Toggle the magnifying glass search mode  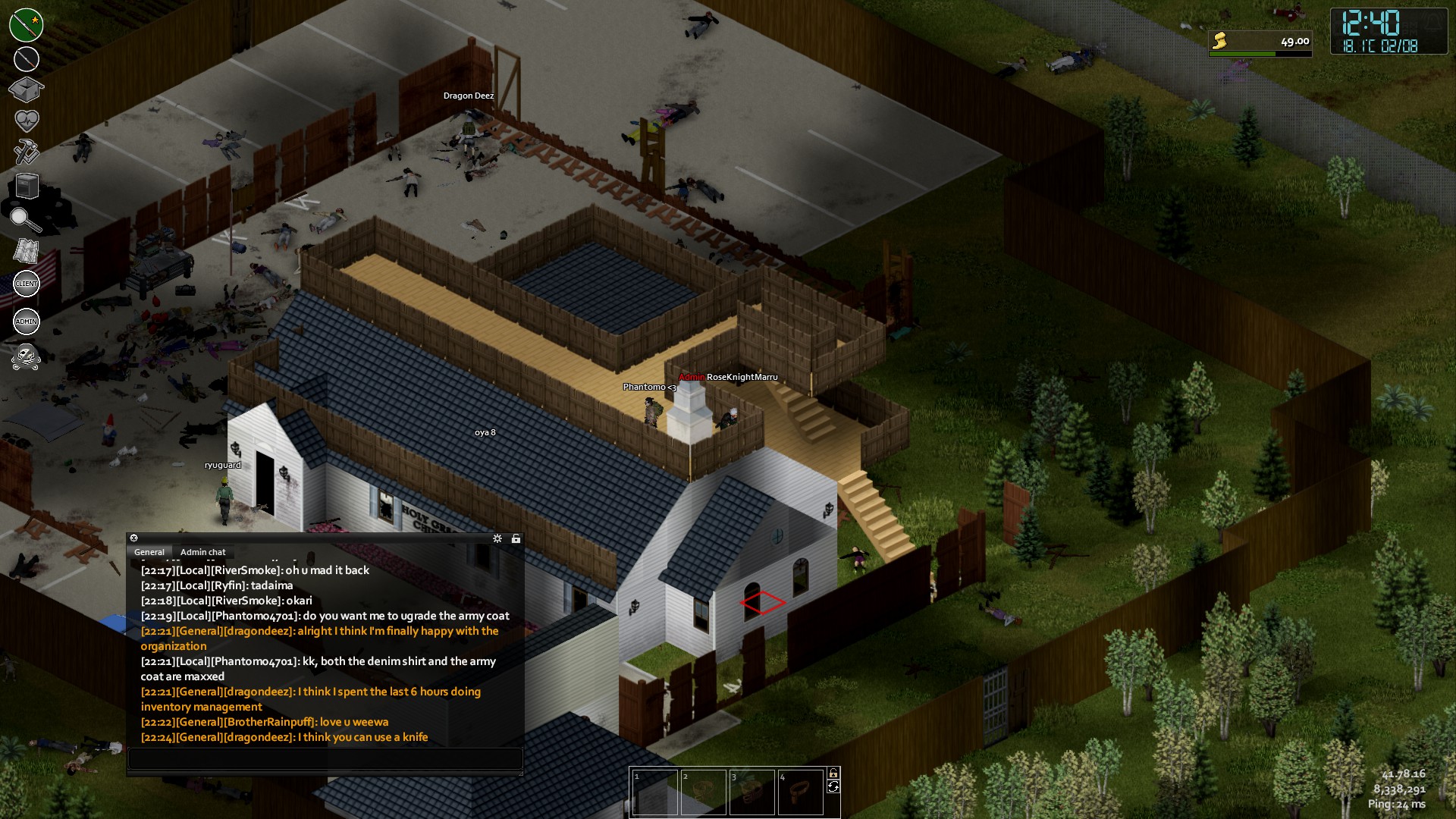[x=26, y=219]
